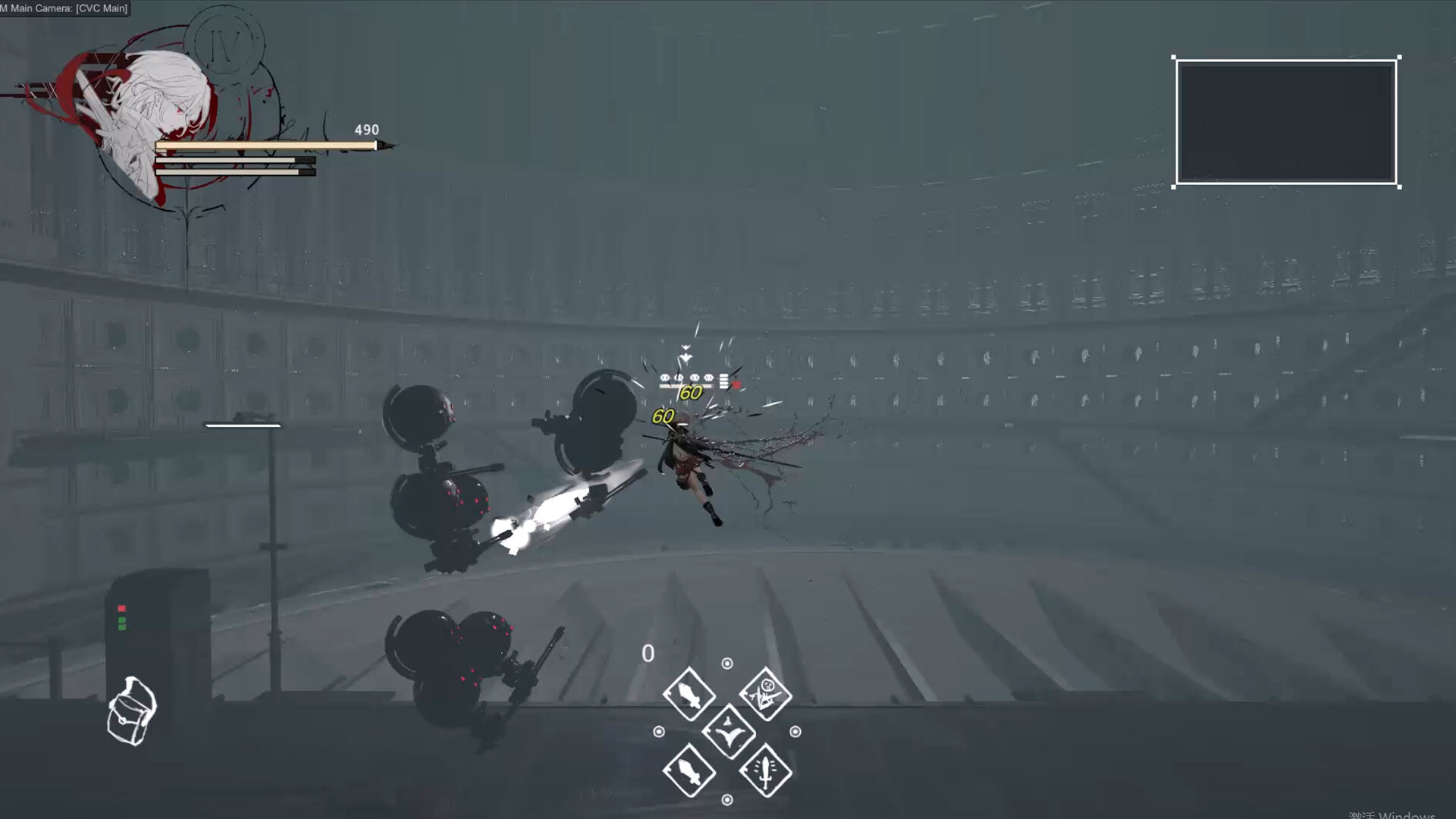Click the stacked bars icon near the enemy gauge
This screenshot has height=819, width=1456.
pyautogui.click(x=723, y=381)
